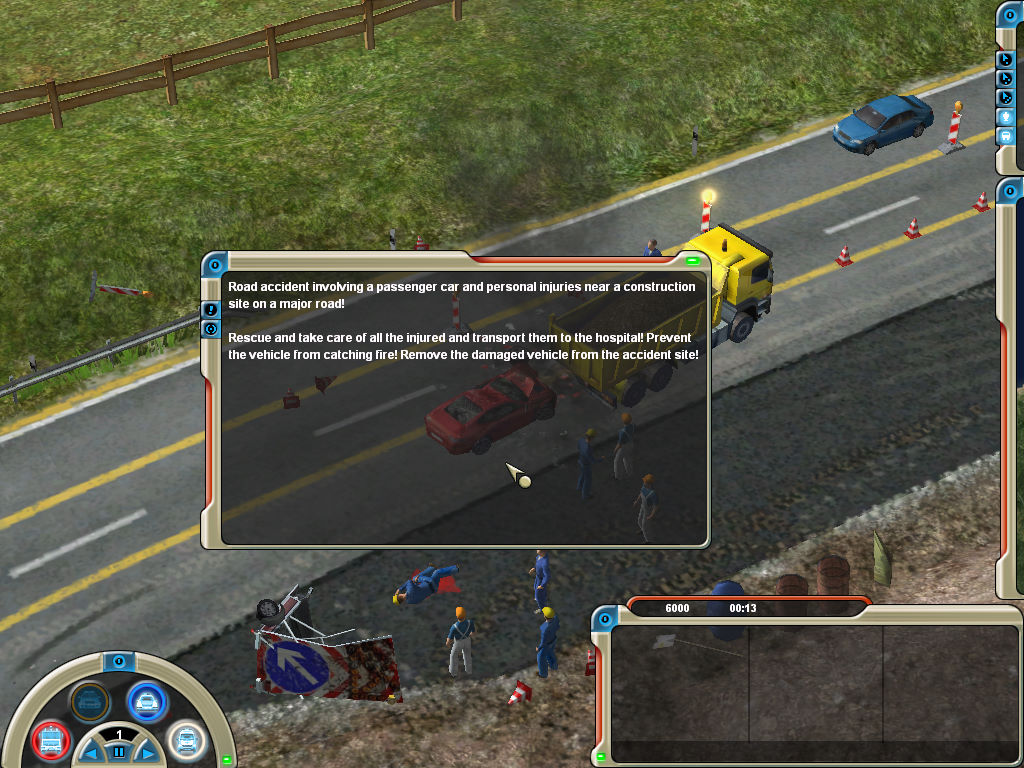Switch to the target-circle tab on briefing panel
Image resolution: width=1024 pixels, height=768 pixels.
[211, 329]
